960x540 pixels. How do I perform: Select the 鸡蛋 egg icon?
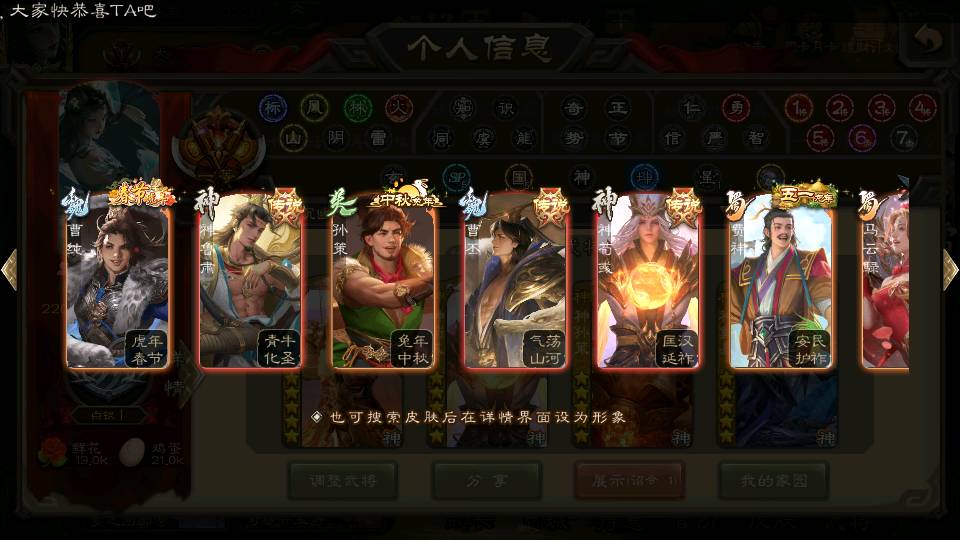pos(132,453)
